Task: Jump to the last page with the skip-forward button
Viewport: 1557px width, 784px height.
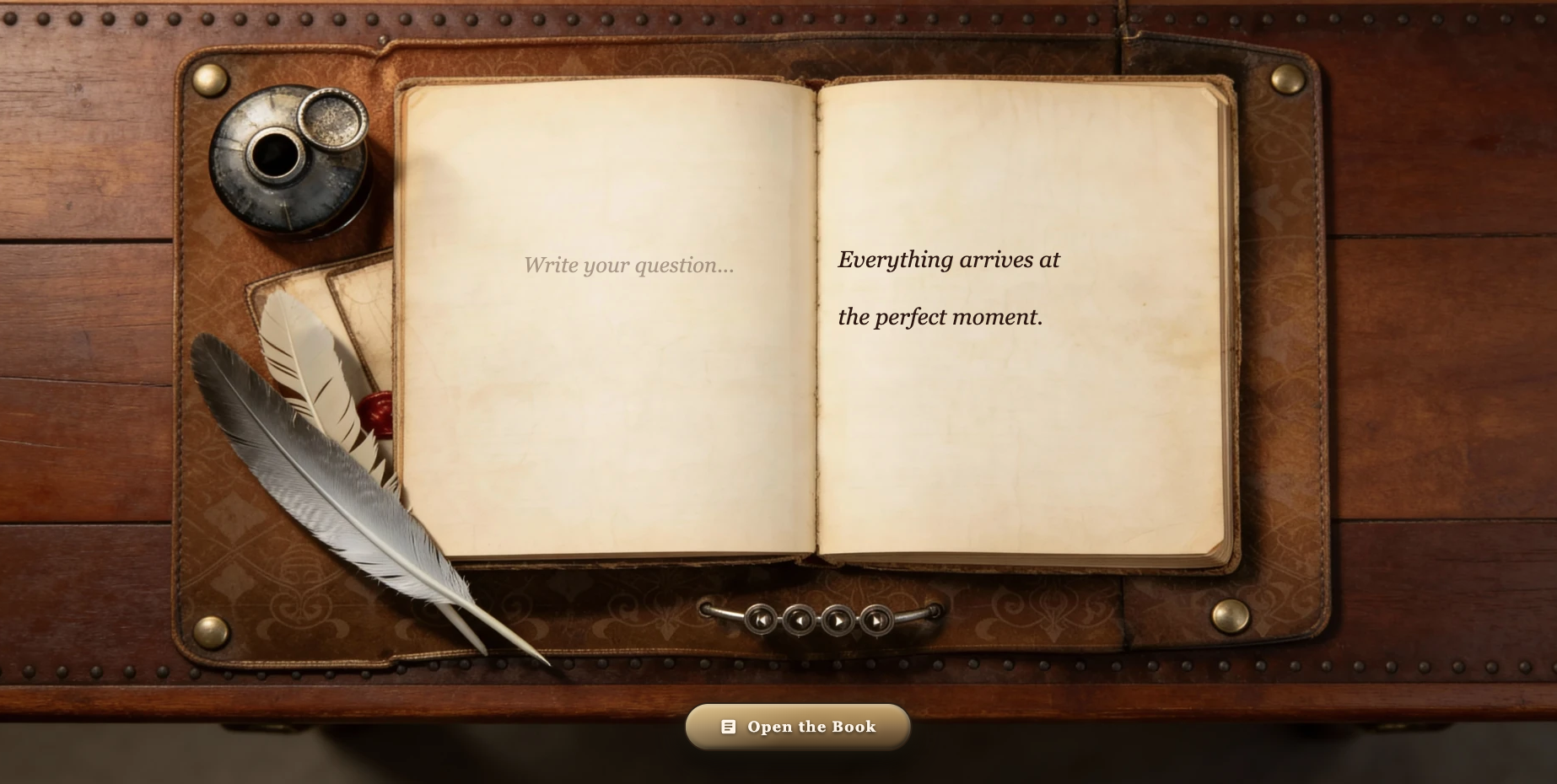Action: [876, 620]
